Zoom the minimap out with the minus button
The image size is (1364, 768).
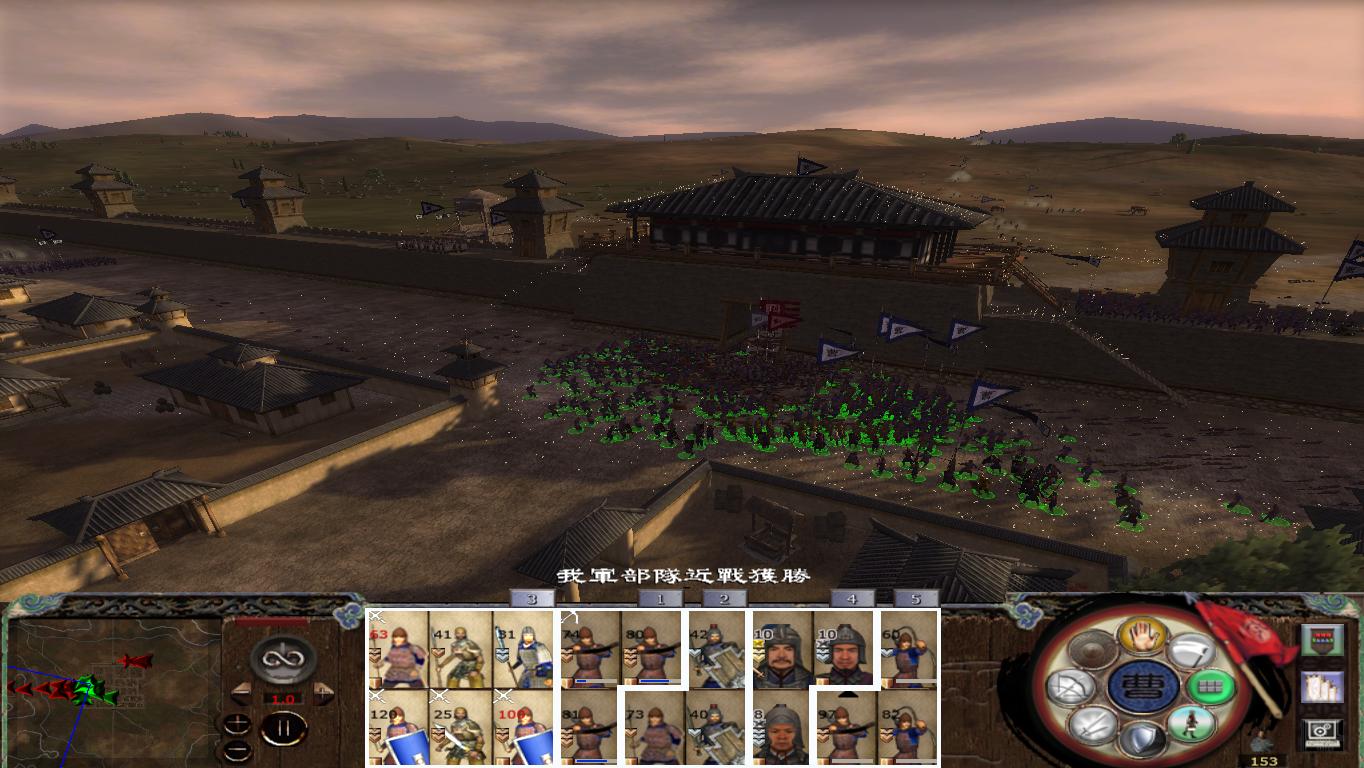238,750
